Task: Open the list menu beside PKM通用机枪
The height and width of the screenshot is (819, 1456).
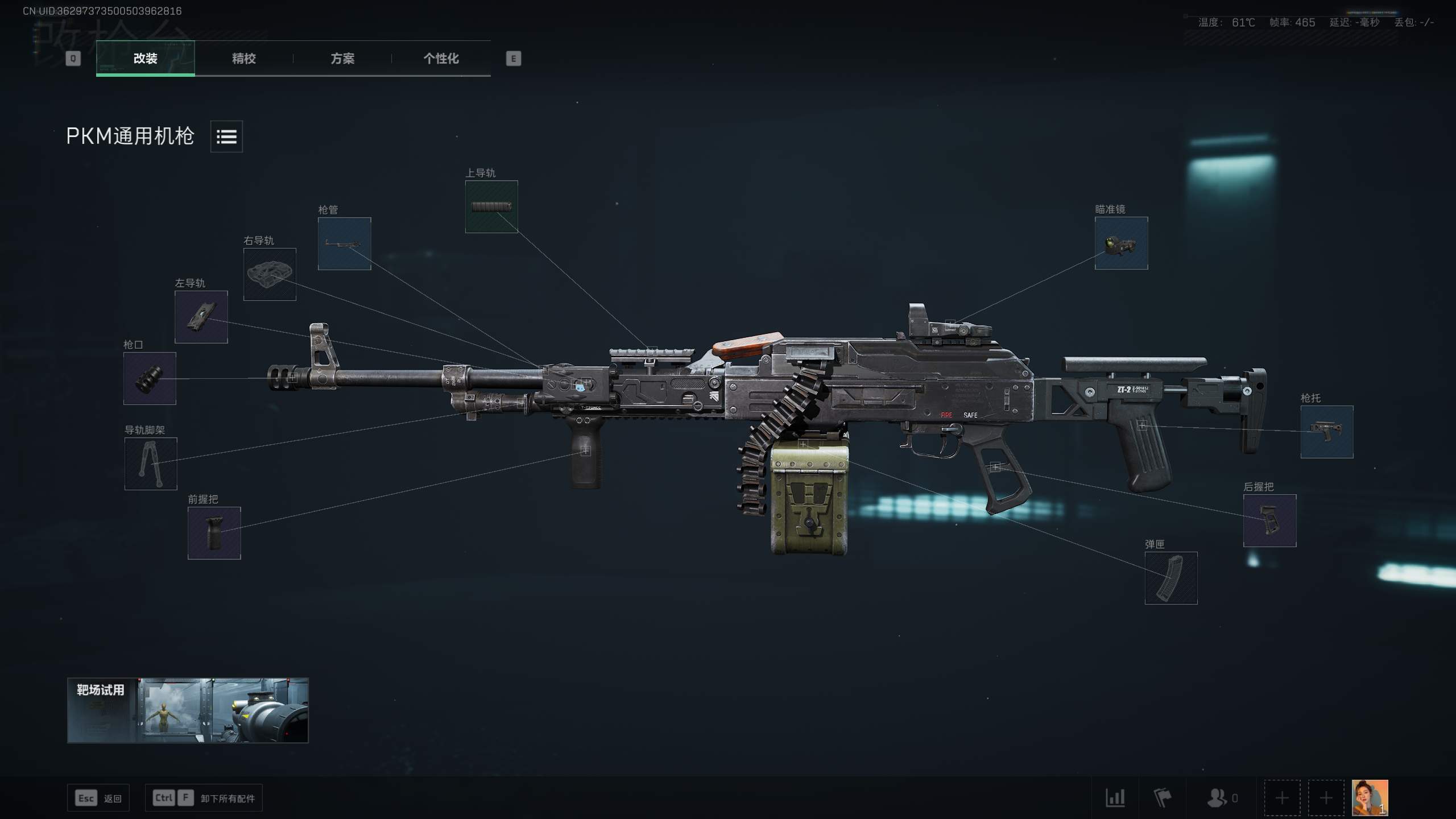Action: 226,136
